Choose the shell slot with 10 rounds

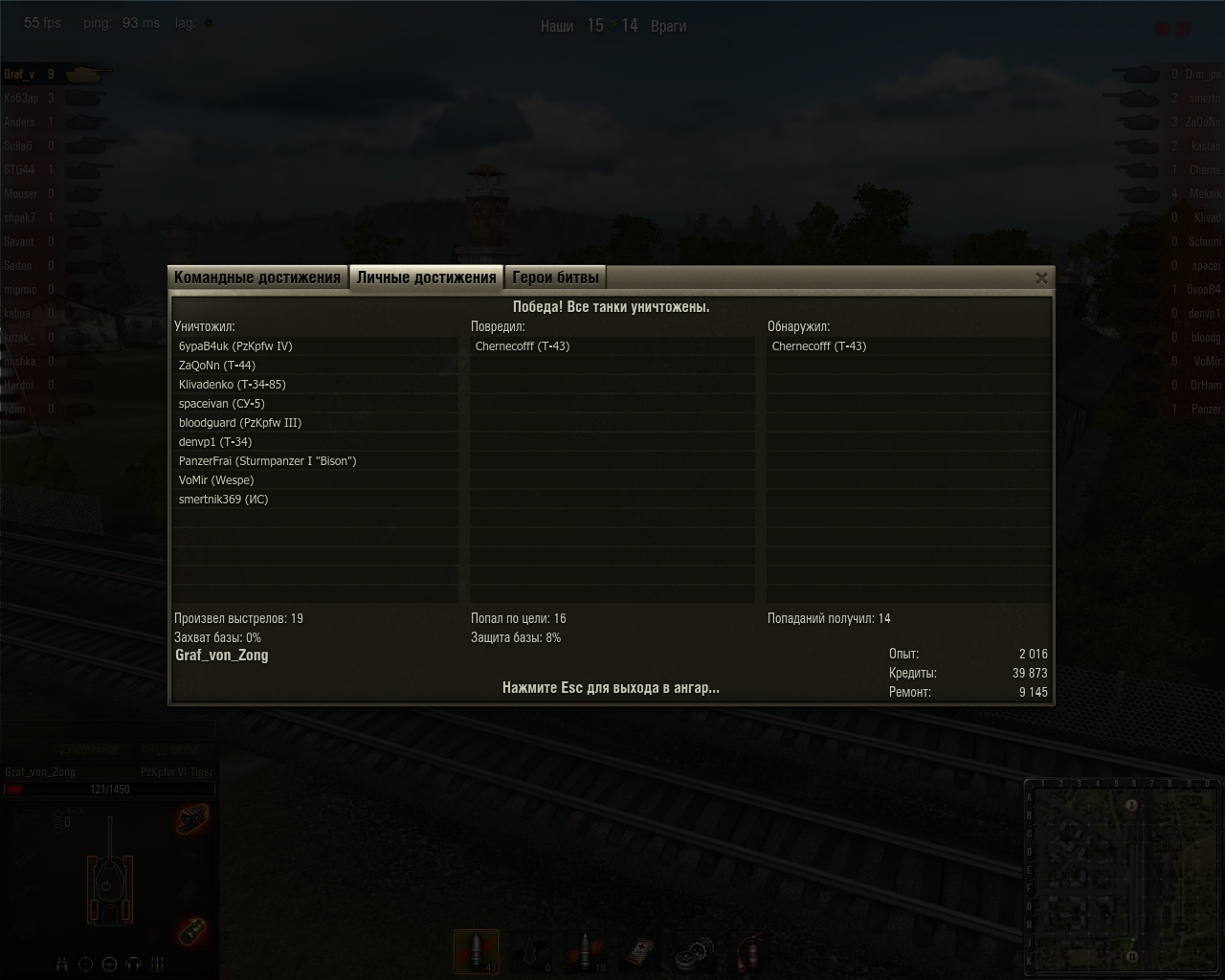click(587, 952)
